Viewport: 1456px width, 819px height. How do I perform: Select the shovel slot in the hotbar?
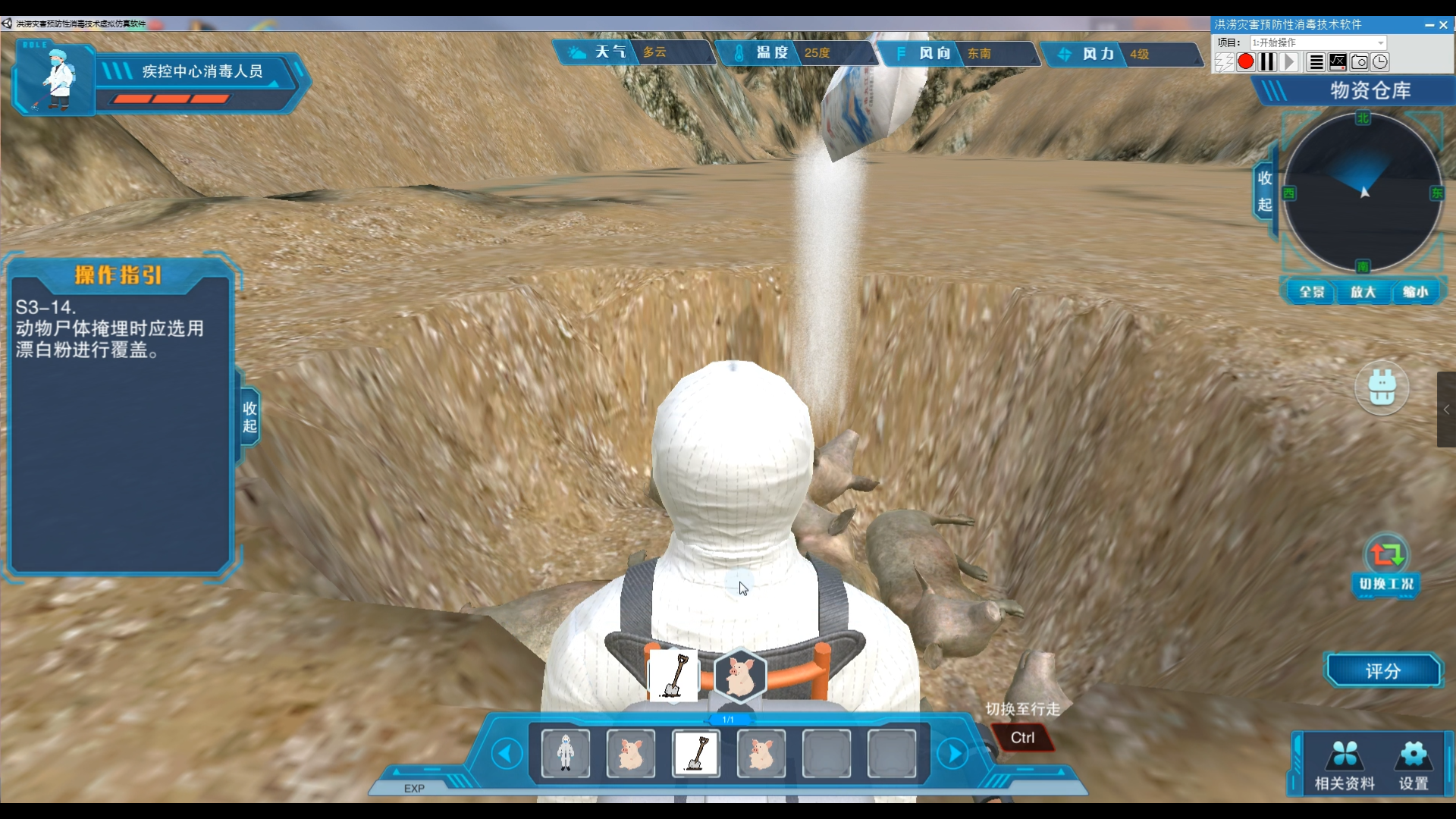point(696,754)
